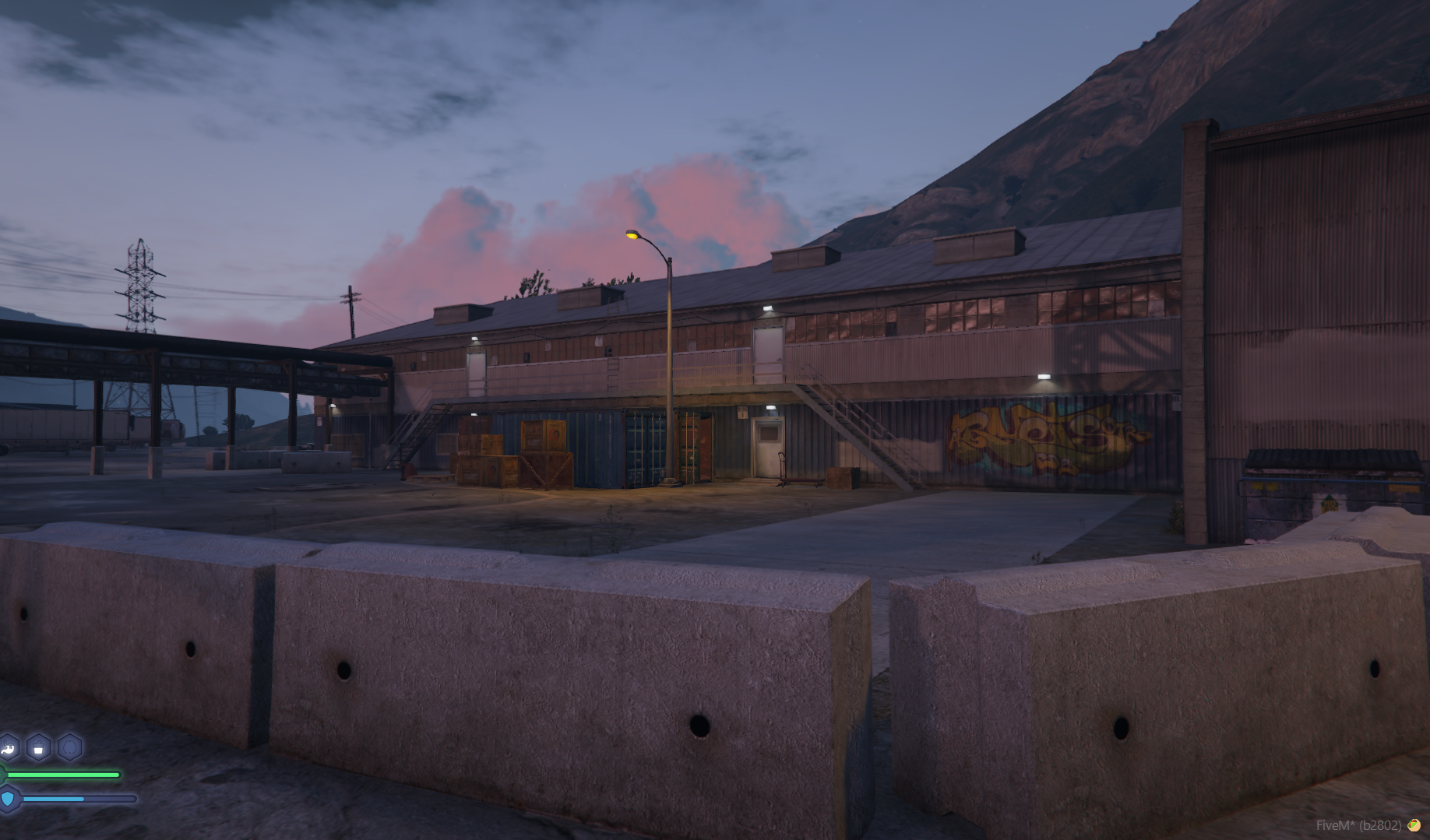
Task: Select the thirst drink cup icon
Action: [x=38, y=748]
